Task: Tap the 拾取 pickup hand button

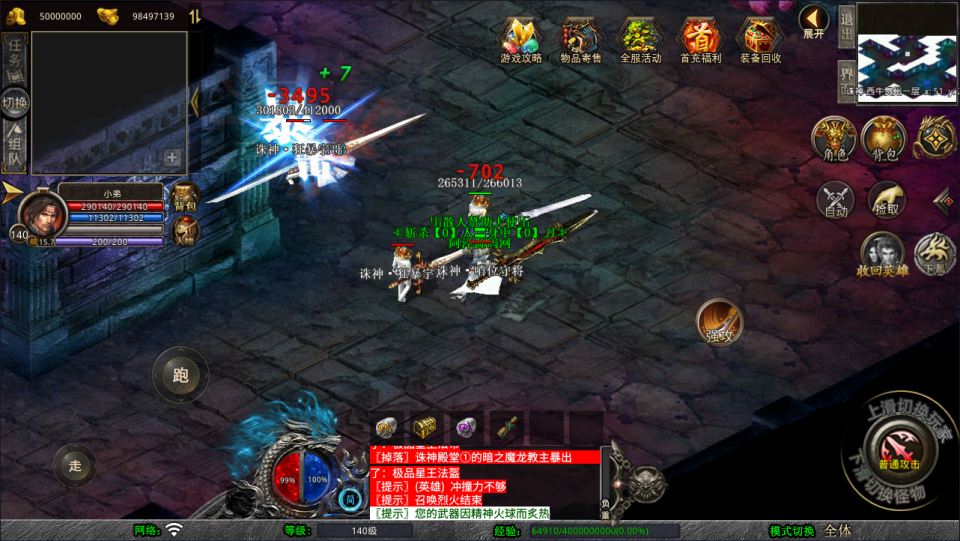Action: click(885, 200)
